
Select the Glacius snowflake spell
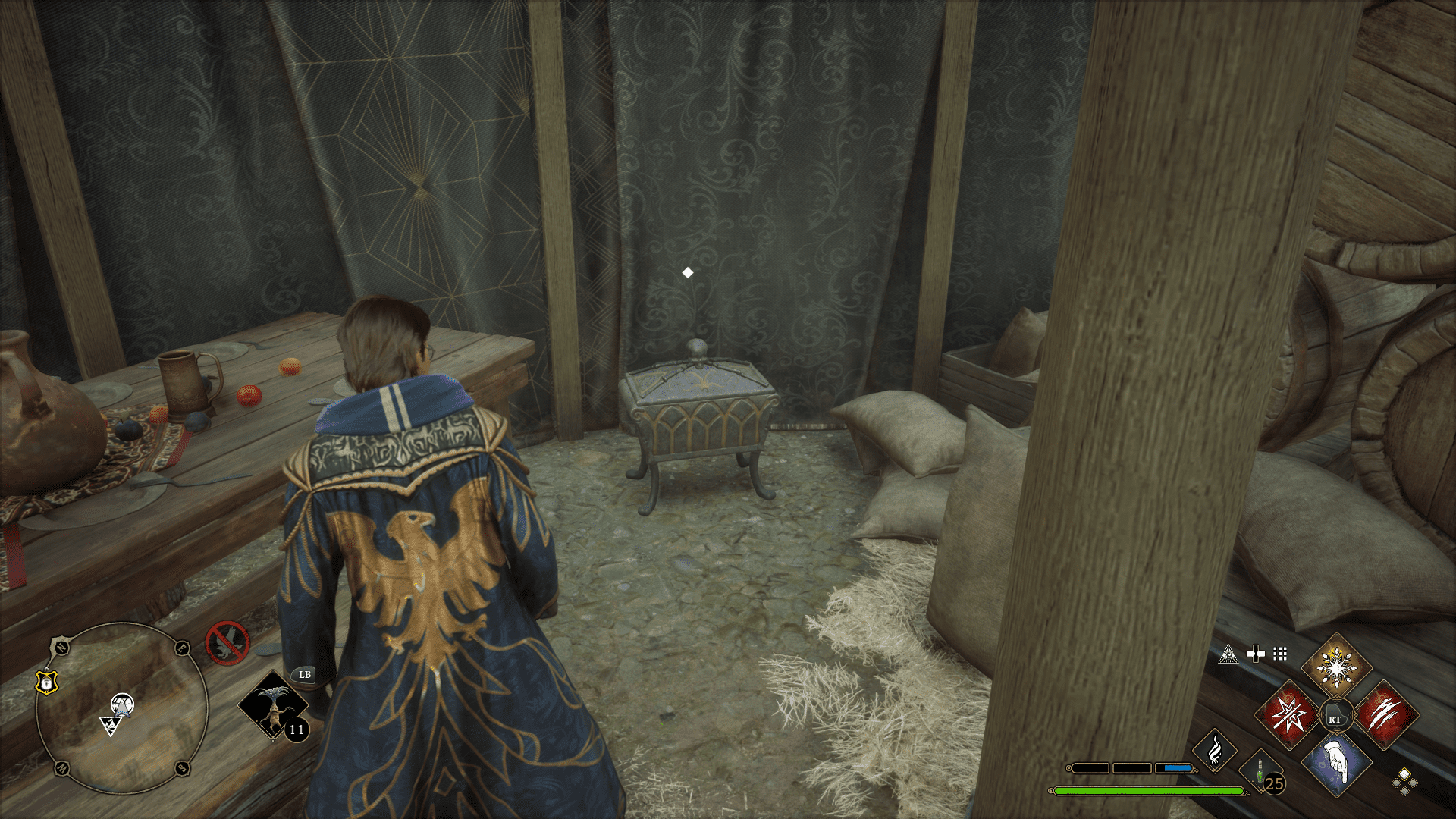[x=1335, y=667]
